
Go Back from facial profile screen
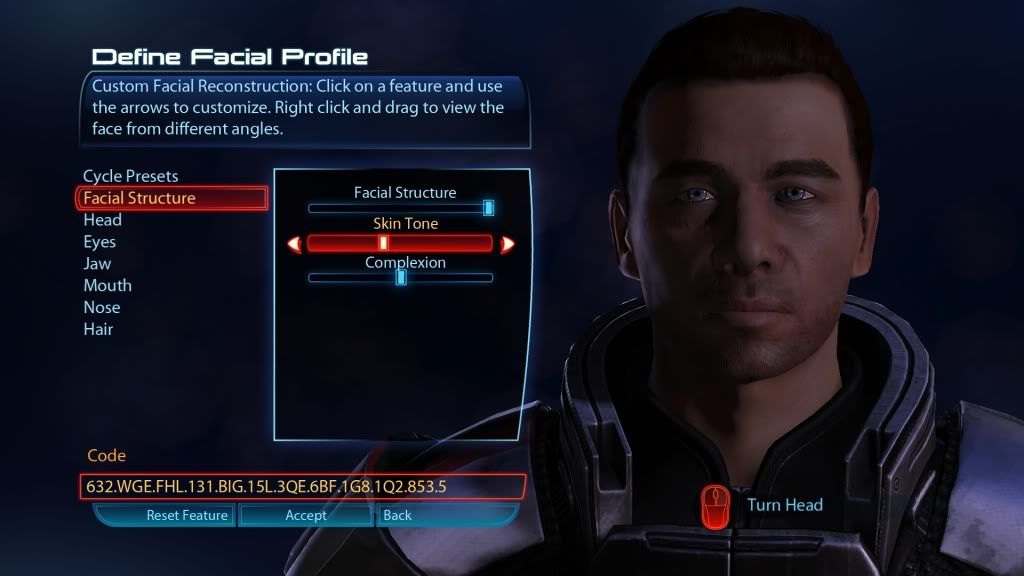click(397, 516)
